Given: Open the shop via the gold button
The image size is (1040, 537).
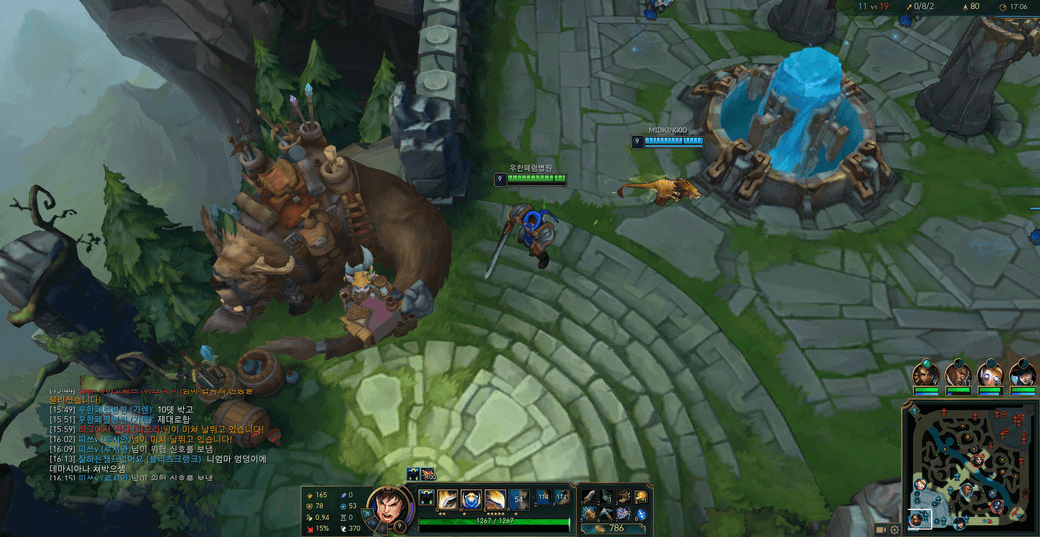Looking at the screenshot, I should (612, 528).
